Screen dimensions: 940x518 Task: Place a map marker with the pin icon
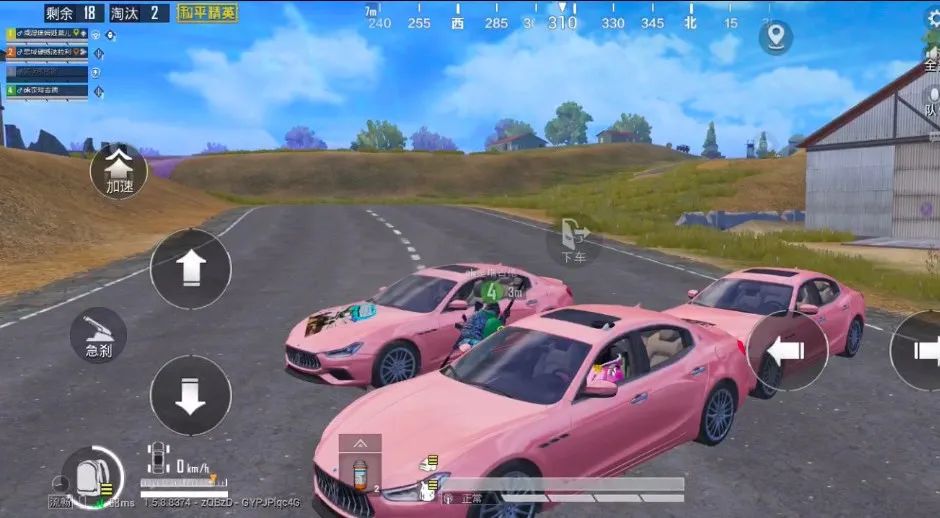pos(775,38)
